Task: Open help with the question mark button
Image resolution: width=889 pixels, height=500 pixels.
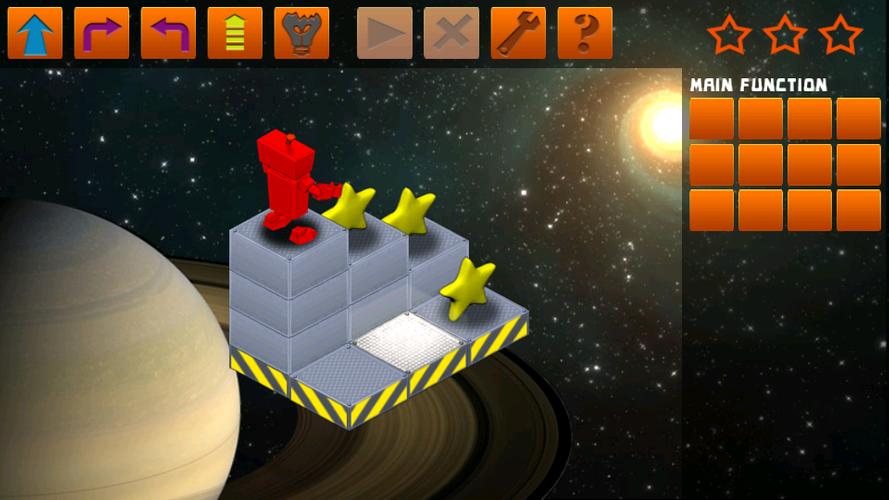Action: click(585, 33)
